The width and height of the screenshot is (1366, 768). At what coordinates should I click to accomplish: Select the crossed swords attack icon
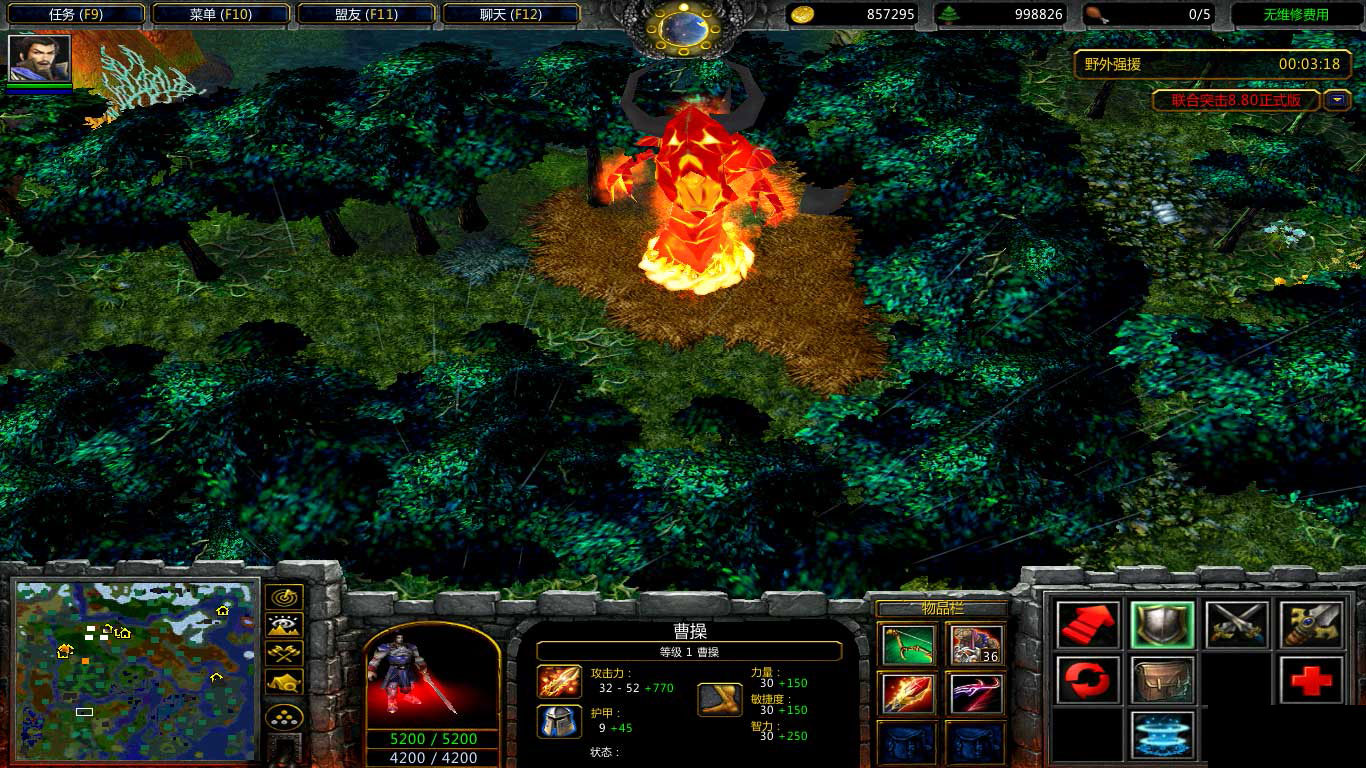[1236, 625]
